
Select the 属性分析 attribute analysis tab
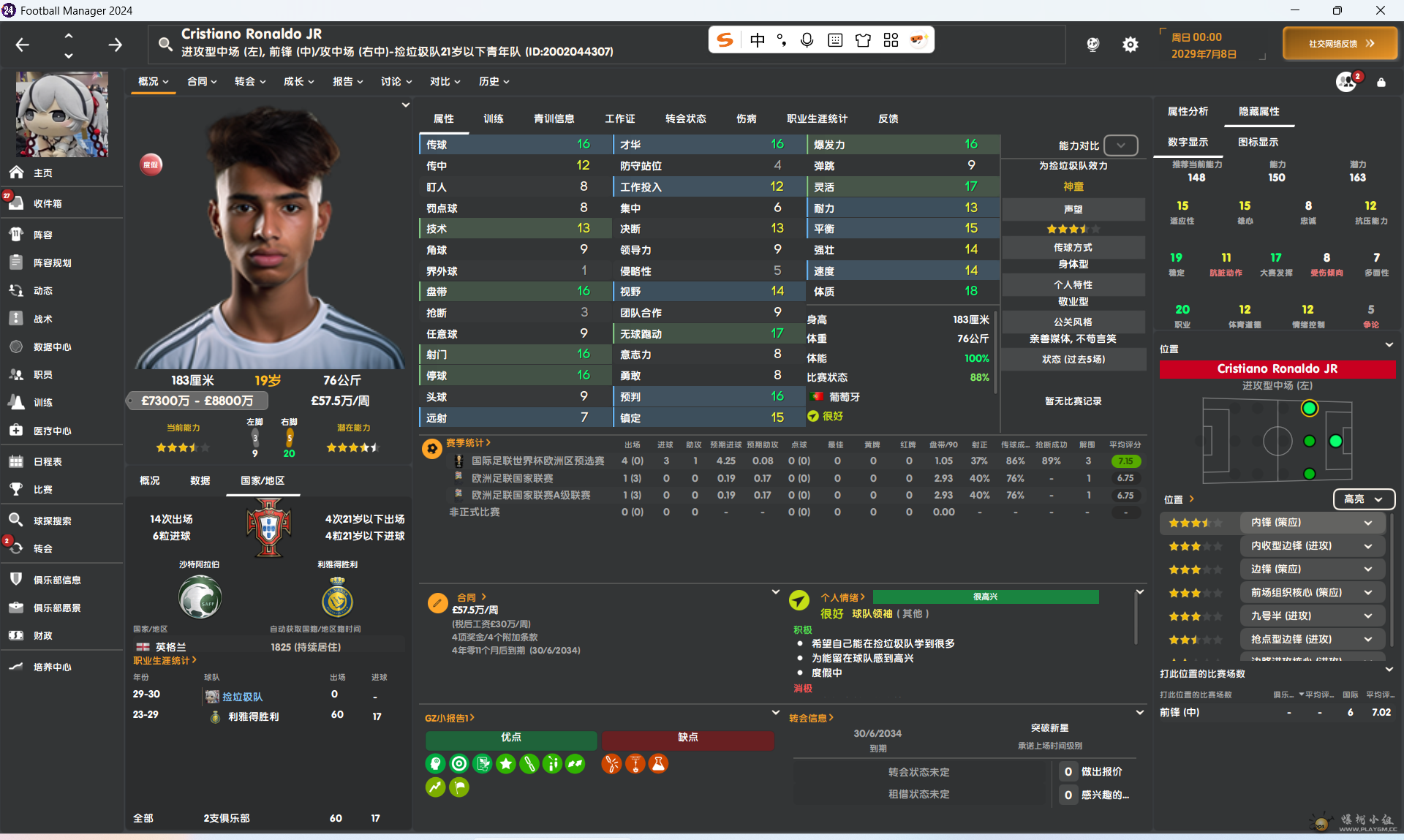point(1188,112)
